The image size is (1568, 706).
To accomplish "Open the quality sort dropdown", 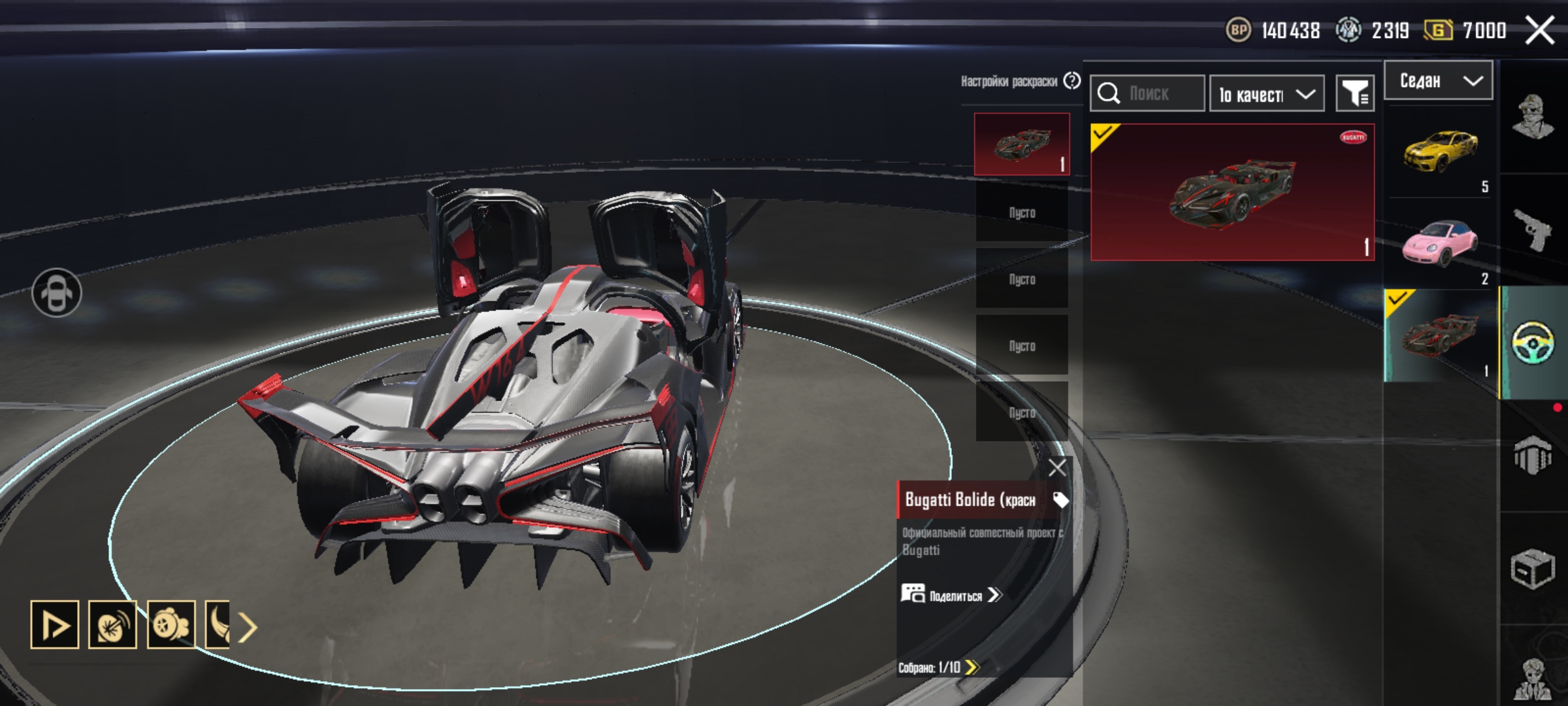I will (x=1266, y=94).
